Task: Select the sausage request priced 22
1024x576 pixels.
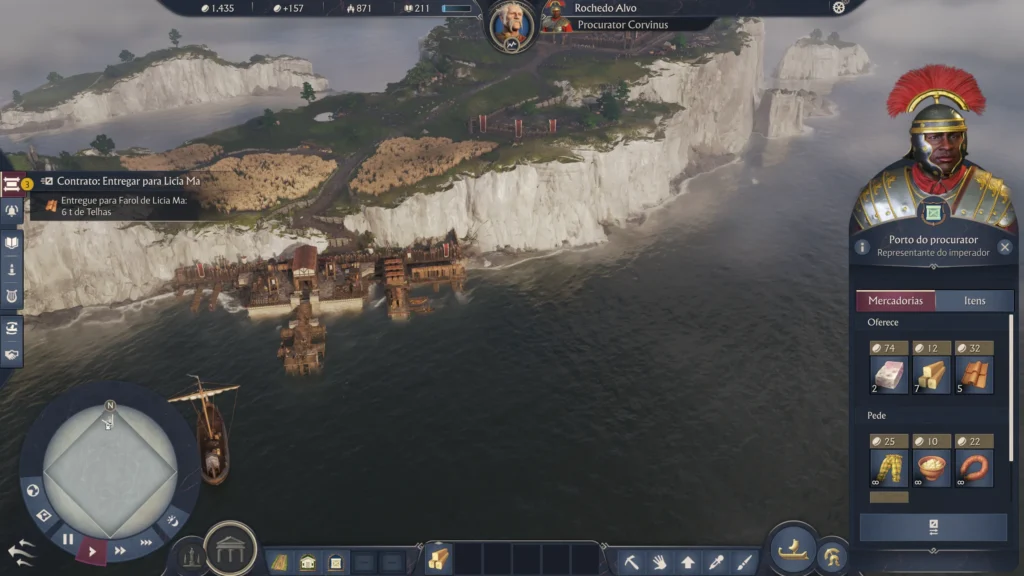Action: coord(974,461)
